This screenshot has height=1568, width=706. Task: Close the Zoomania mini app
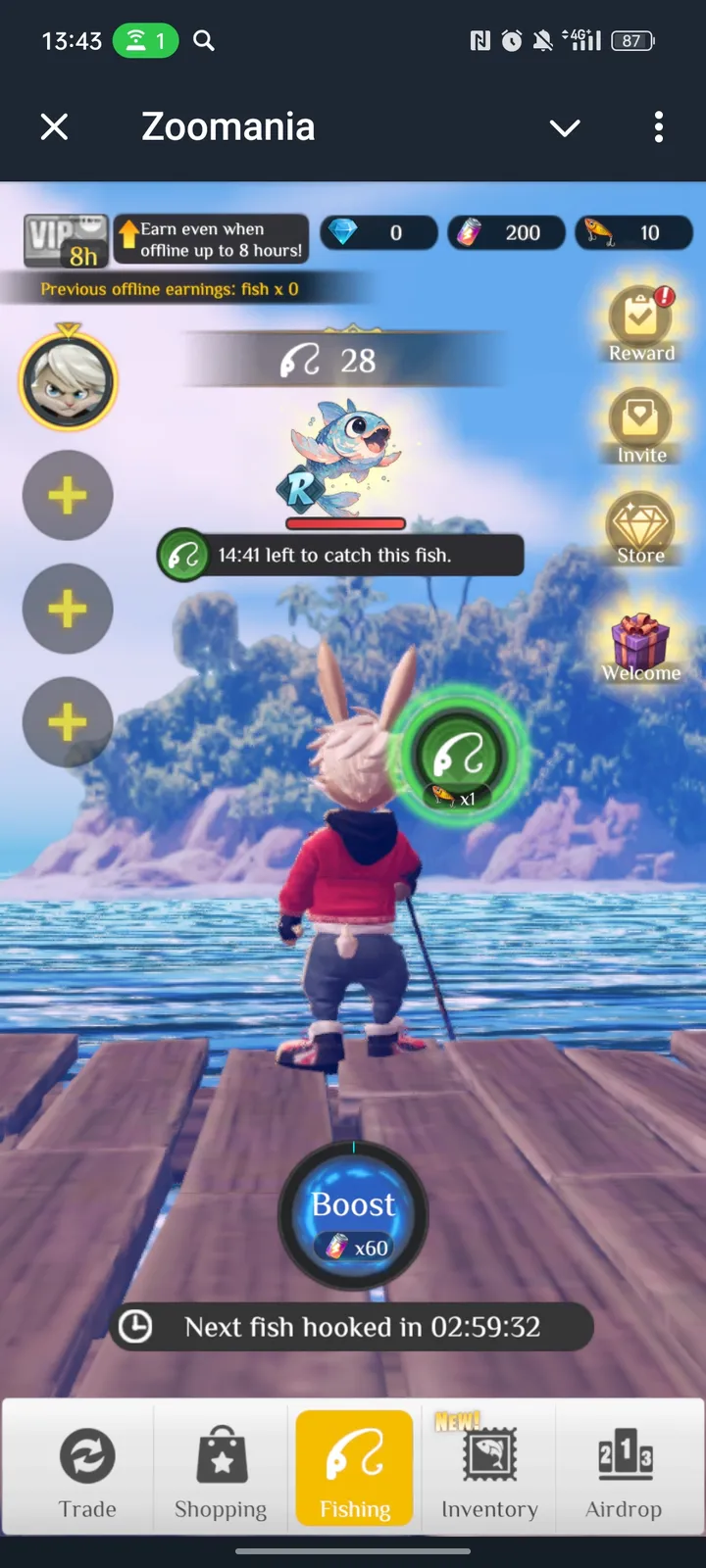tap(55, 126)
